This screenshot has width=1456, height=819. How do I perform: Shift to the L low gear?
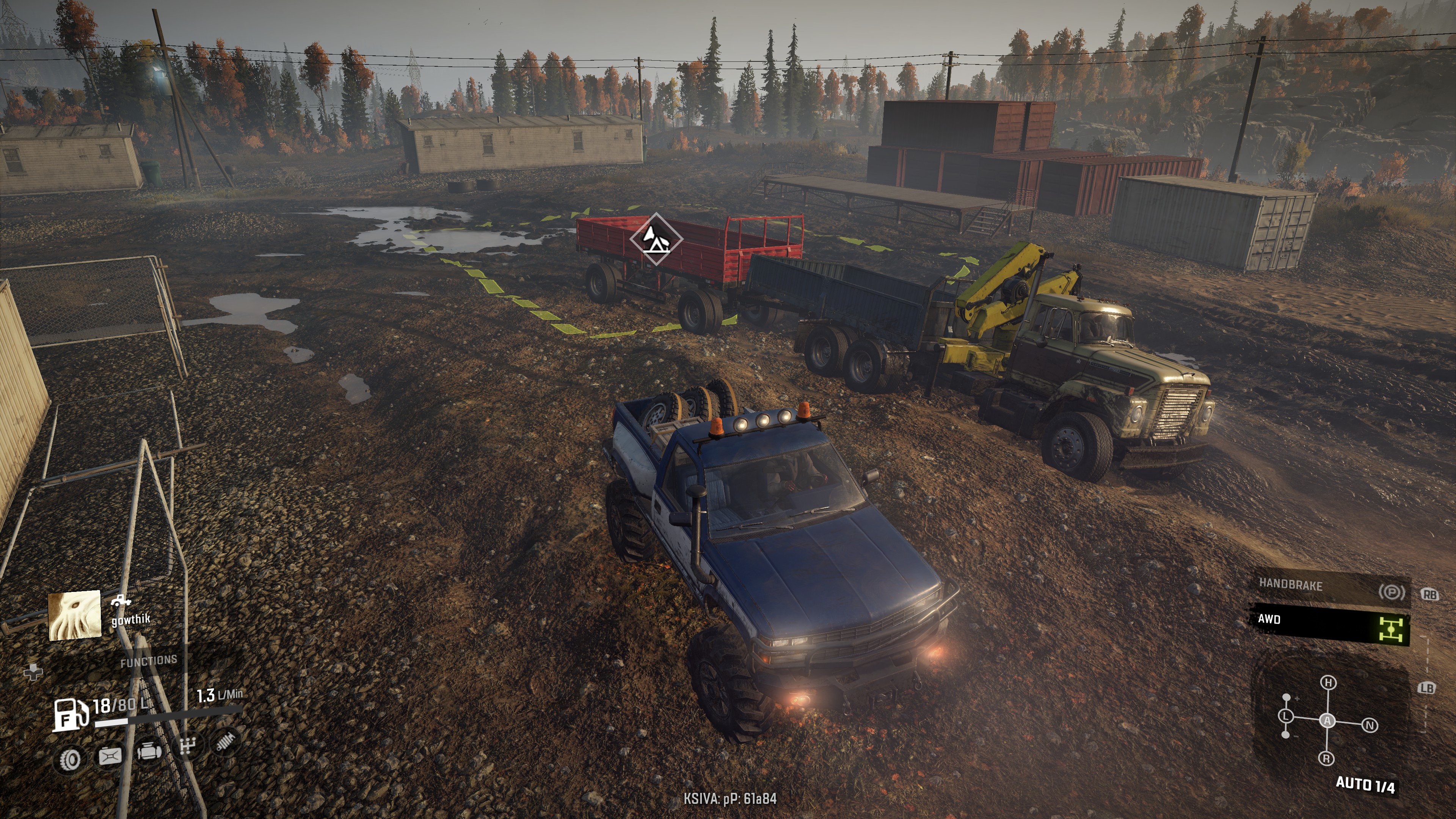pyautogui.click(x=1286, y=717)
